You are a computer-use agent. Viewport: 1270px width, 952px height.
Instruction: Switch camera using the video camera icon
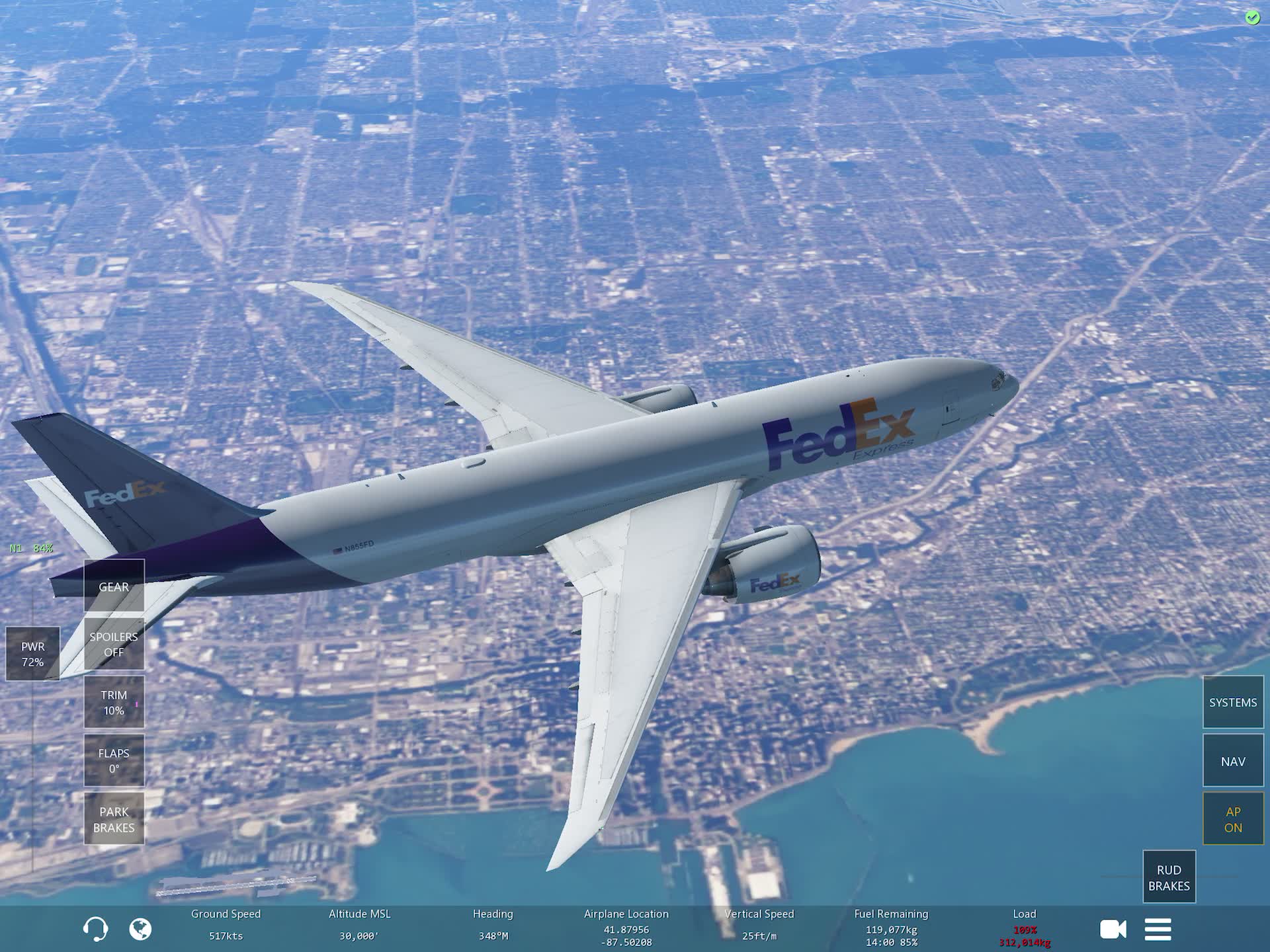(1114, 929)
